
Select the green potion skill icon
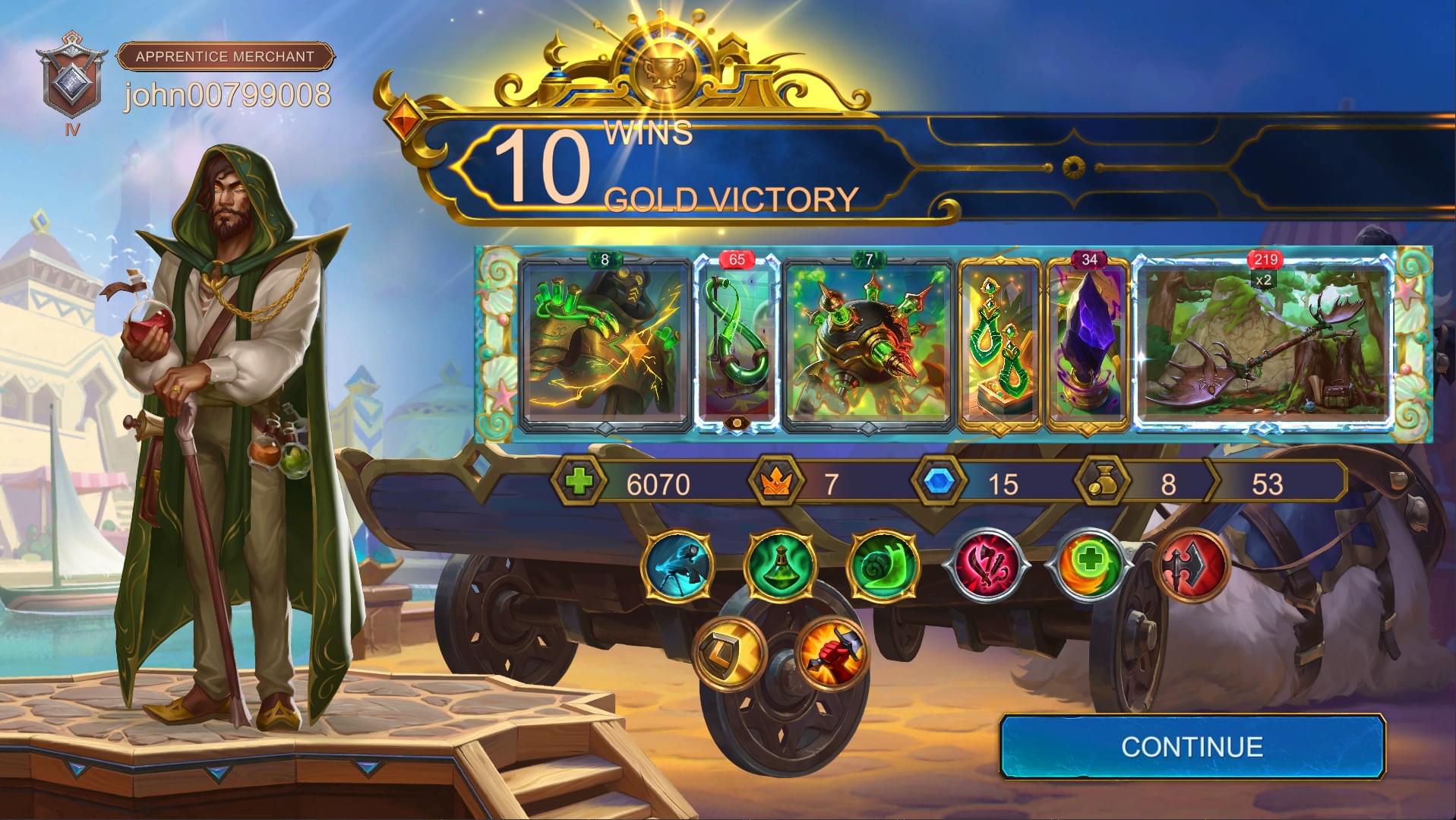[780, 565]
